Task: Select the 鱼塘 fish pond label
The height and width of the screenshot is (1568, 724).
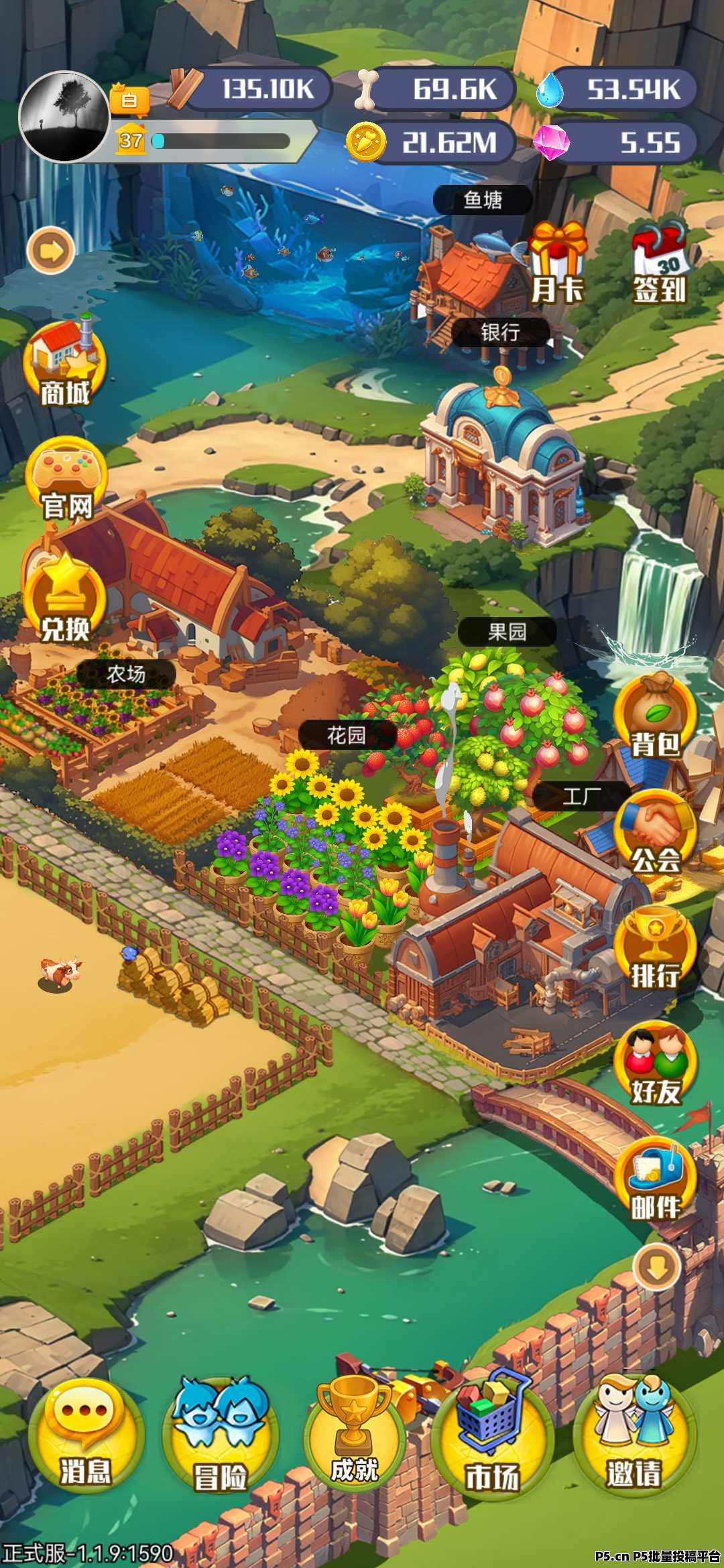Action: click(483, 200)
